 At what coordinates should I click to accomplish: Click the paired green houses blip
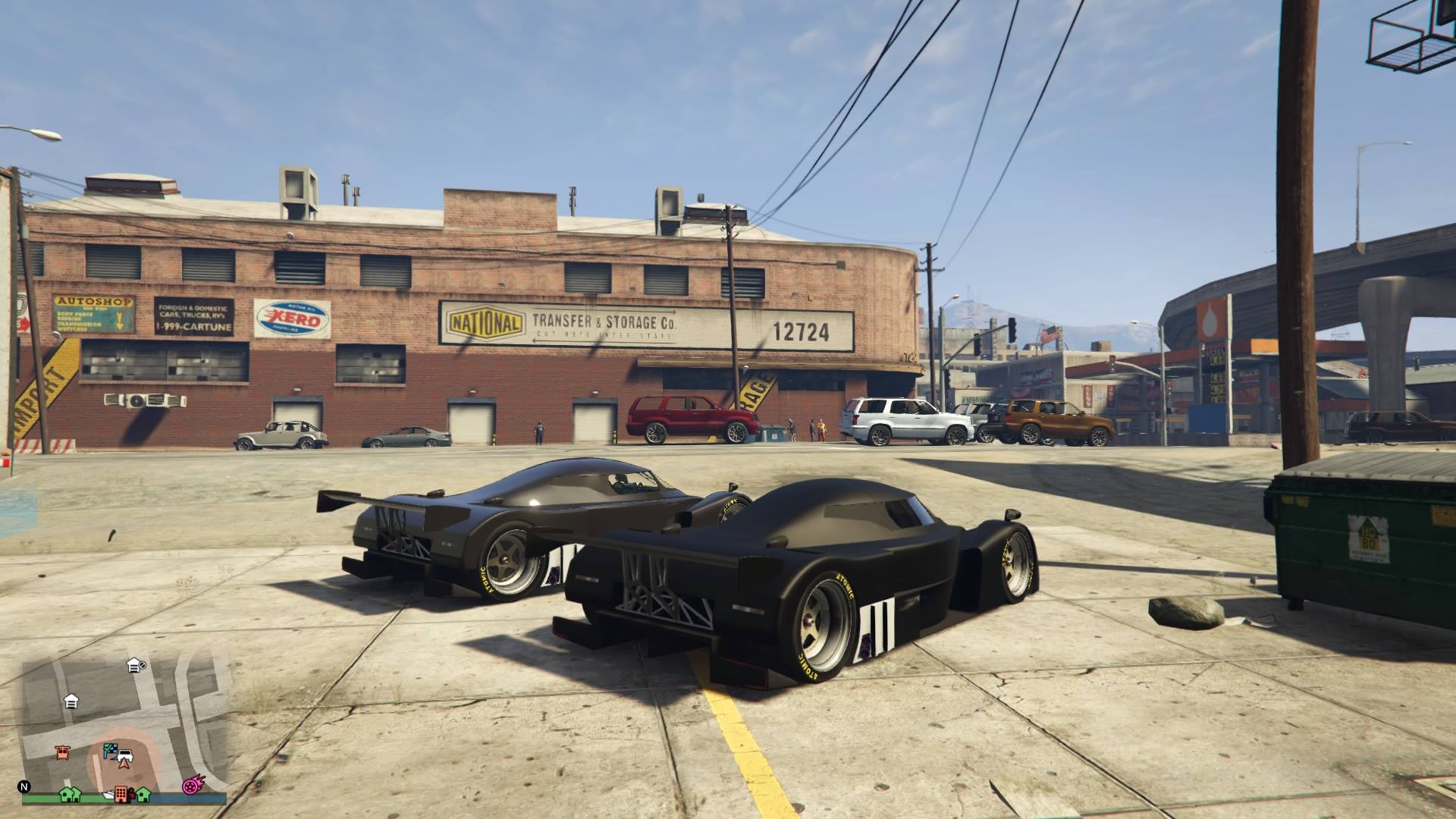(x=71, y=794)
